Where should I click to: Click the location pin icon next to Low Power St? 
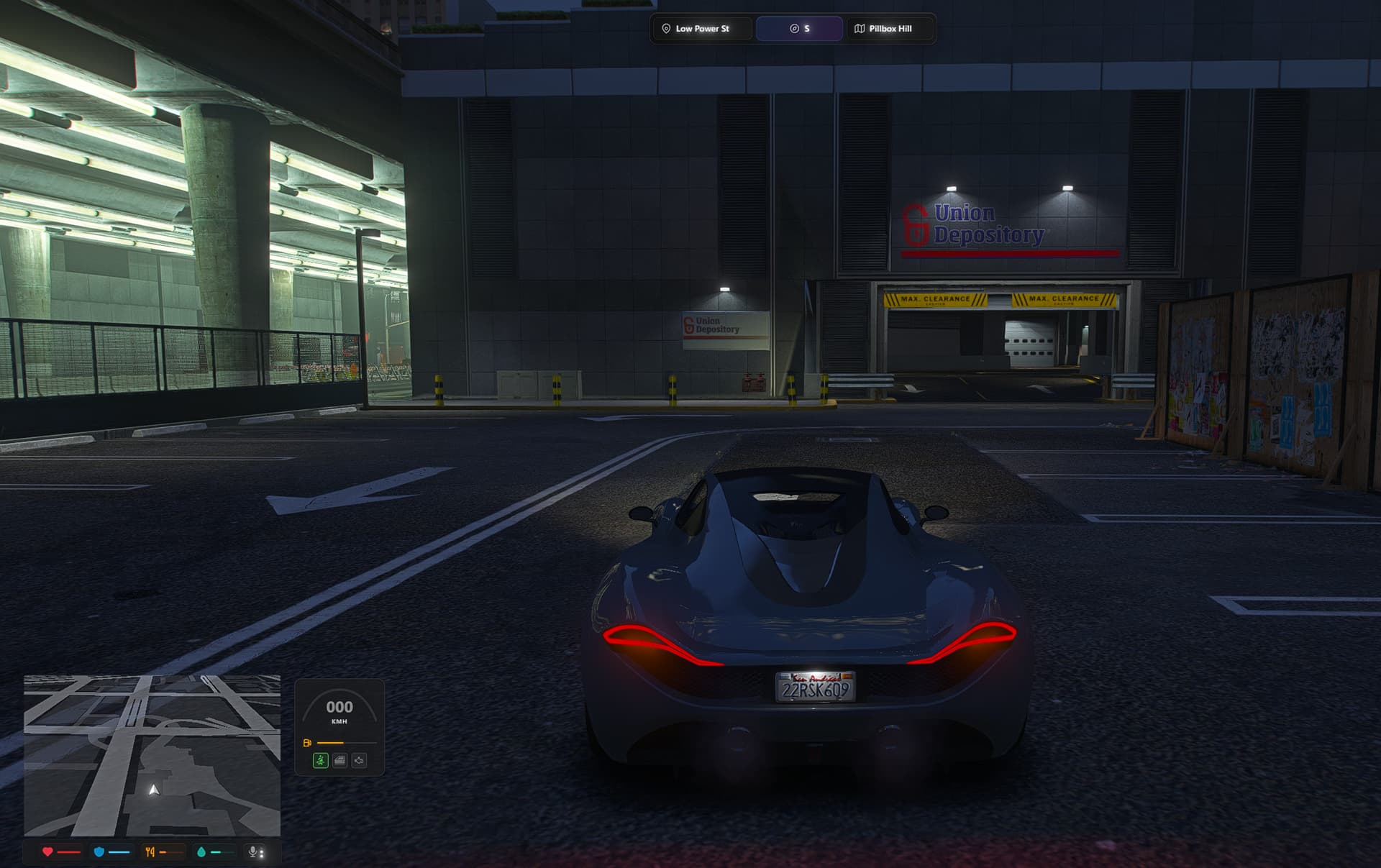pyautogui.click(x=665, y=29)
